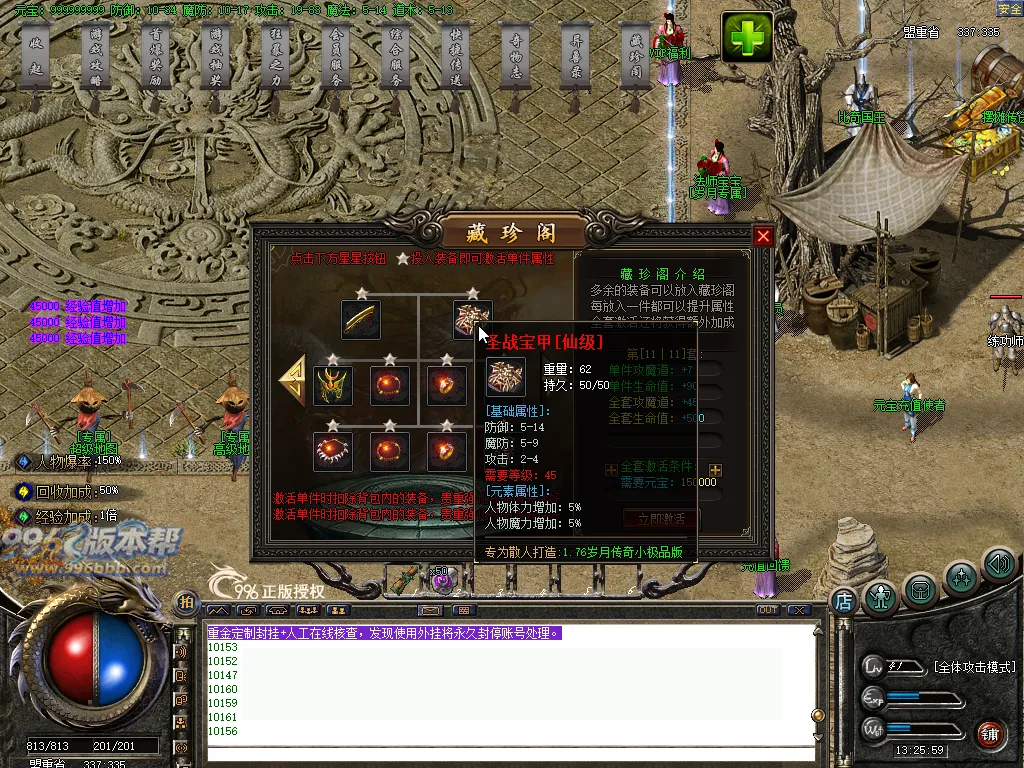
Task: Open the 会员服务 banner menu
Action: [336, 65]
